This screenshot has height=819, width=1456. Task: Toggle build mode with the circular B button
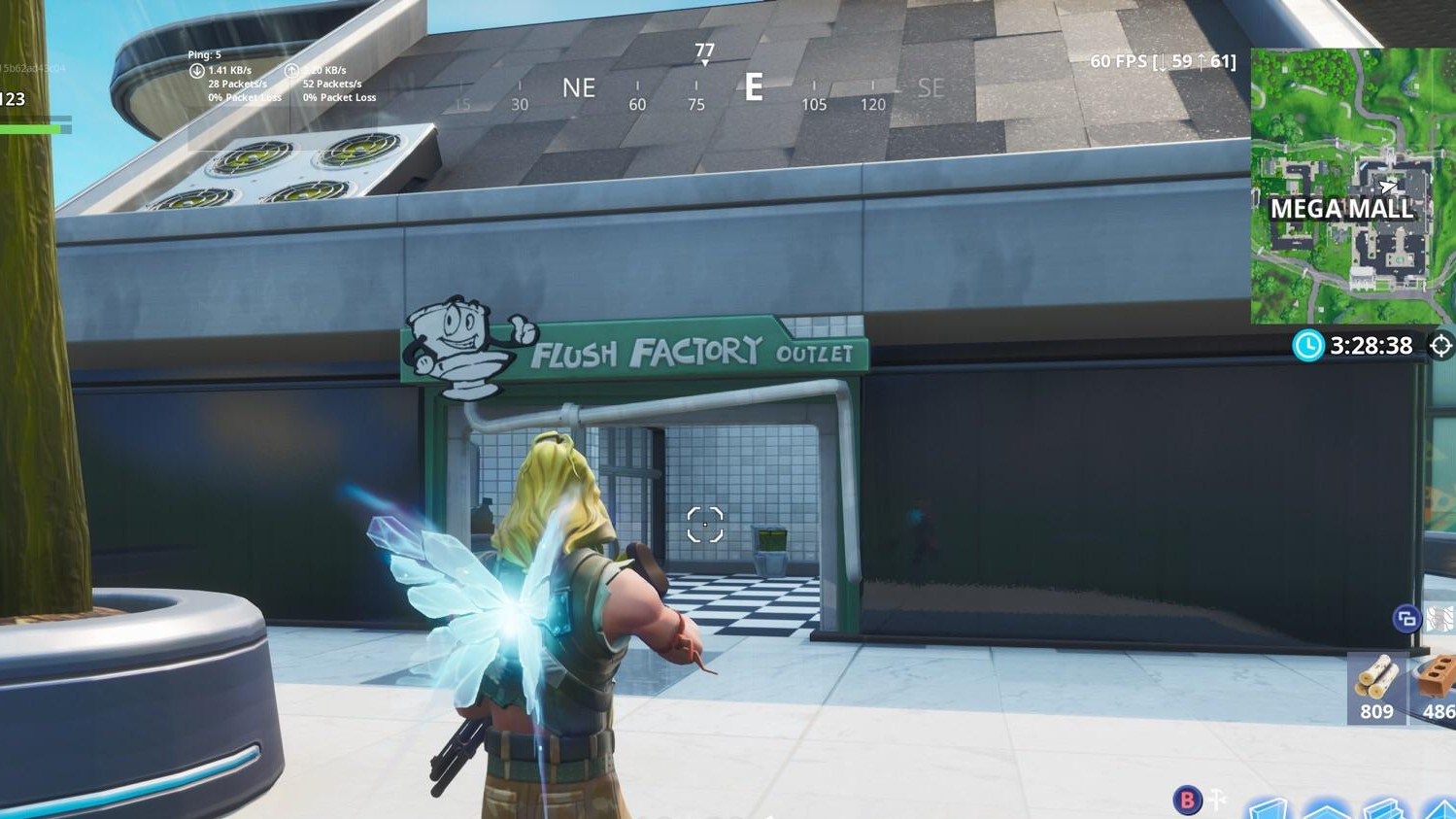[x=1187, y=801]
